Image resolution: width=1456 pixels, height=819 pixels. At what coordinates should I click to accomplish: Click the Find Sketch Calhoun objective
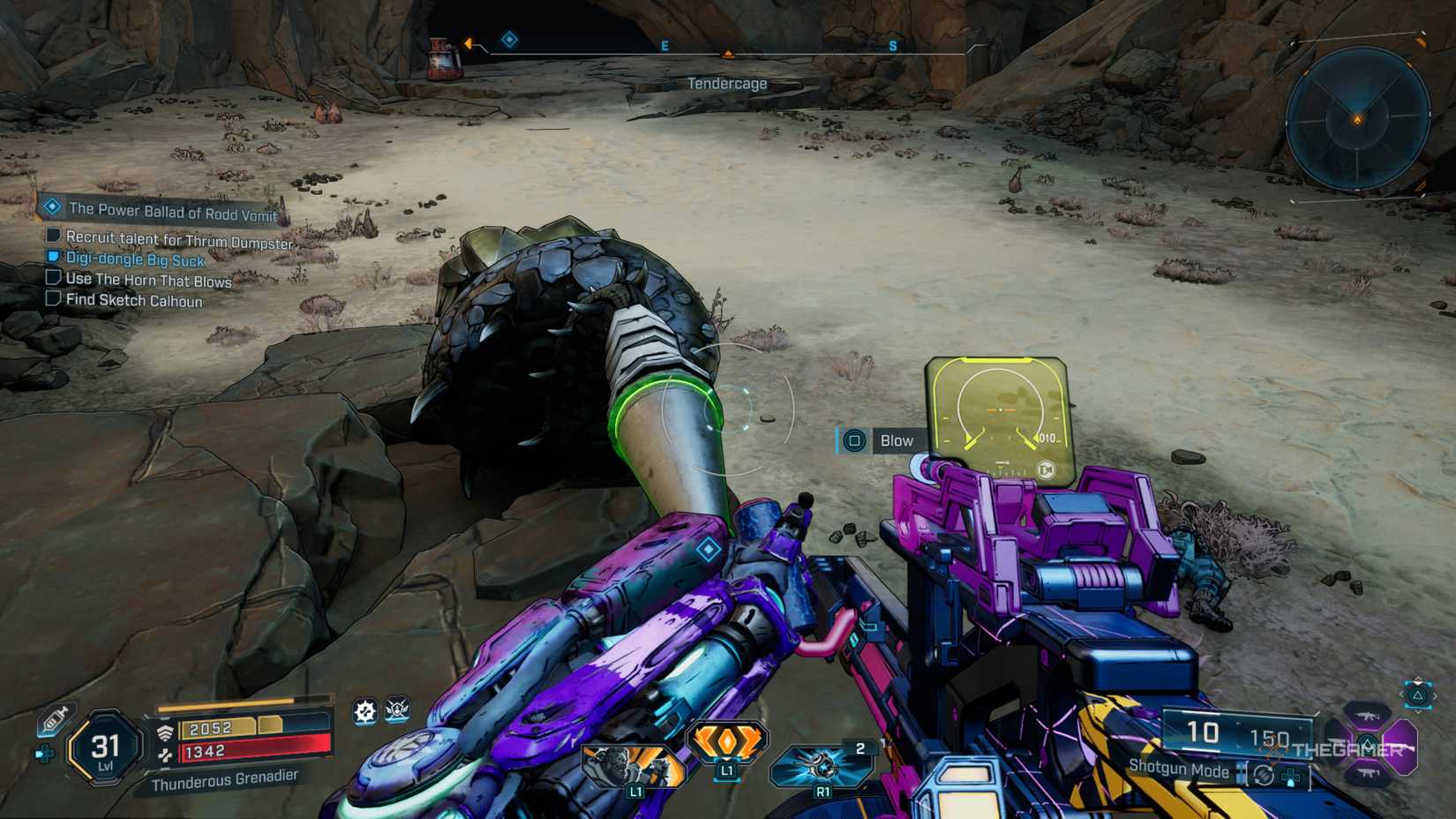[134, 301]
